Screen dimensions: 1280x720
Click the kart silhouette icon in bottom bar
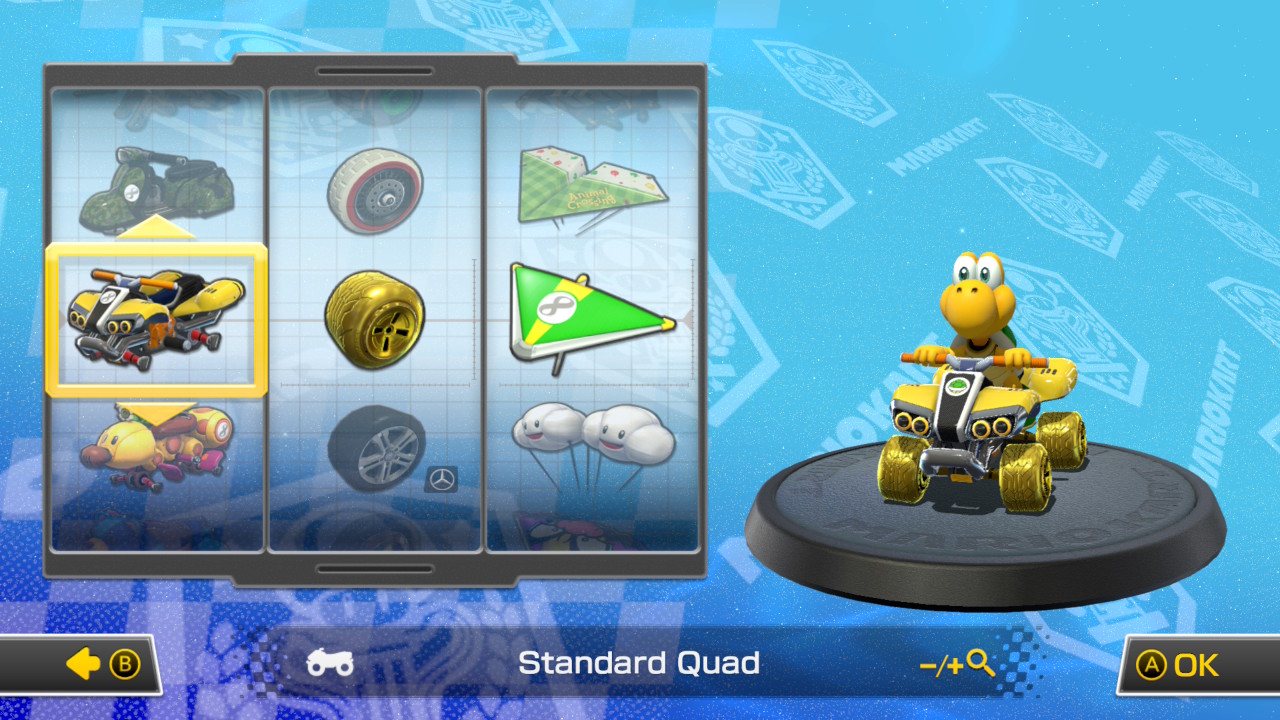pyautogui.click(x=331, y=660)
